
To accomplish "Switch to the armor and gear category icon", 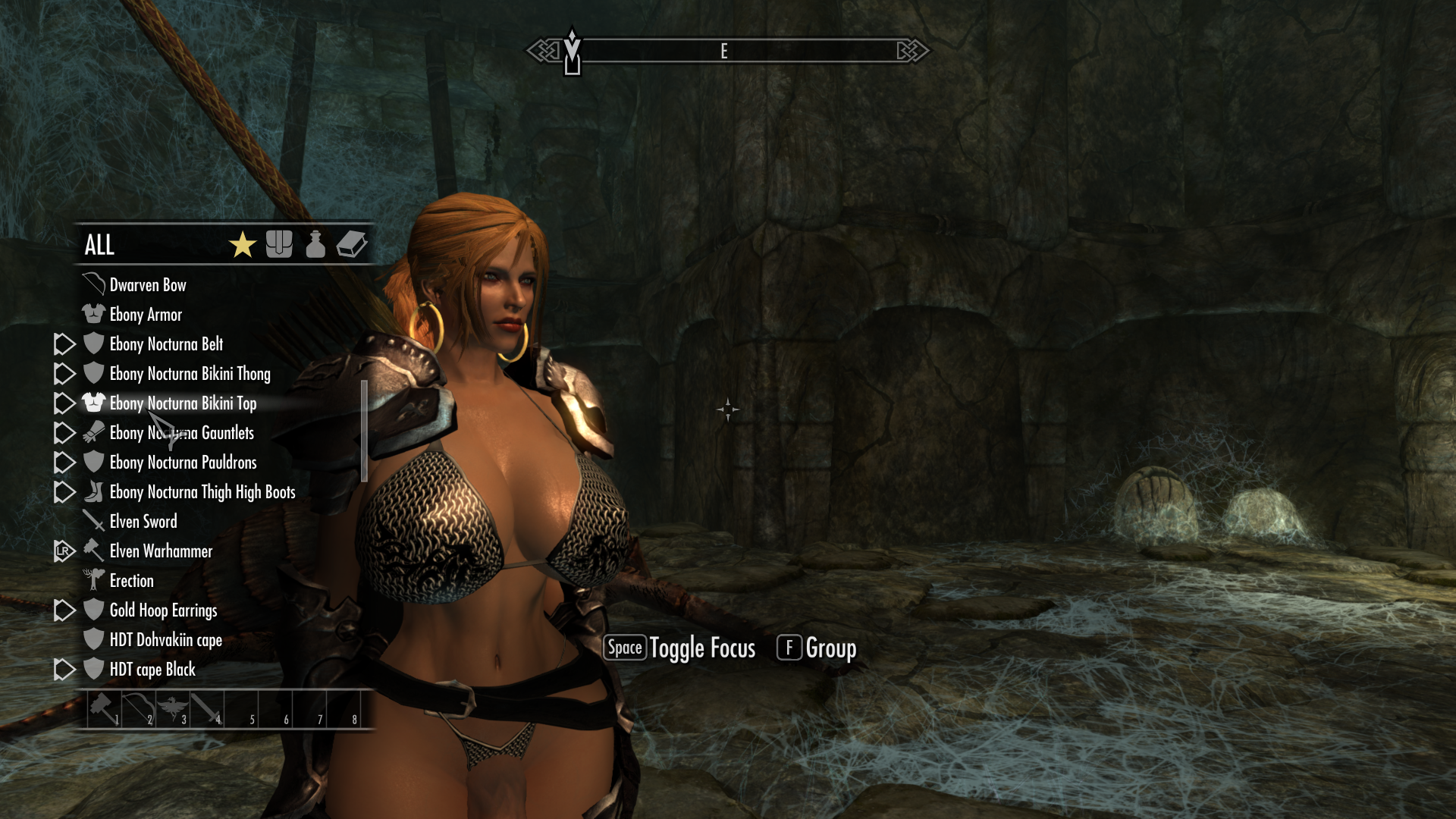I will click(279, 244).
